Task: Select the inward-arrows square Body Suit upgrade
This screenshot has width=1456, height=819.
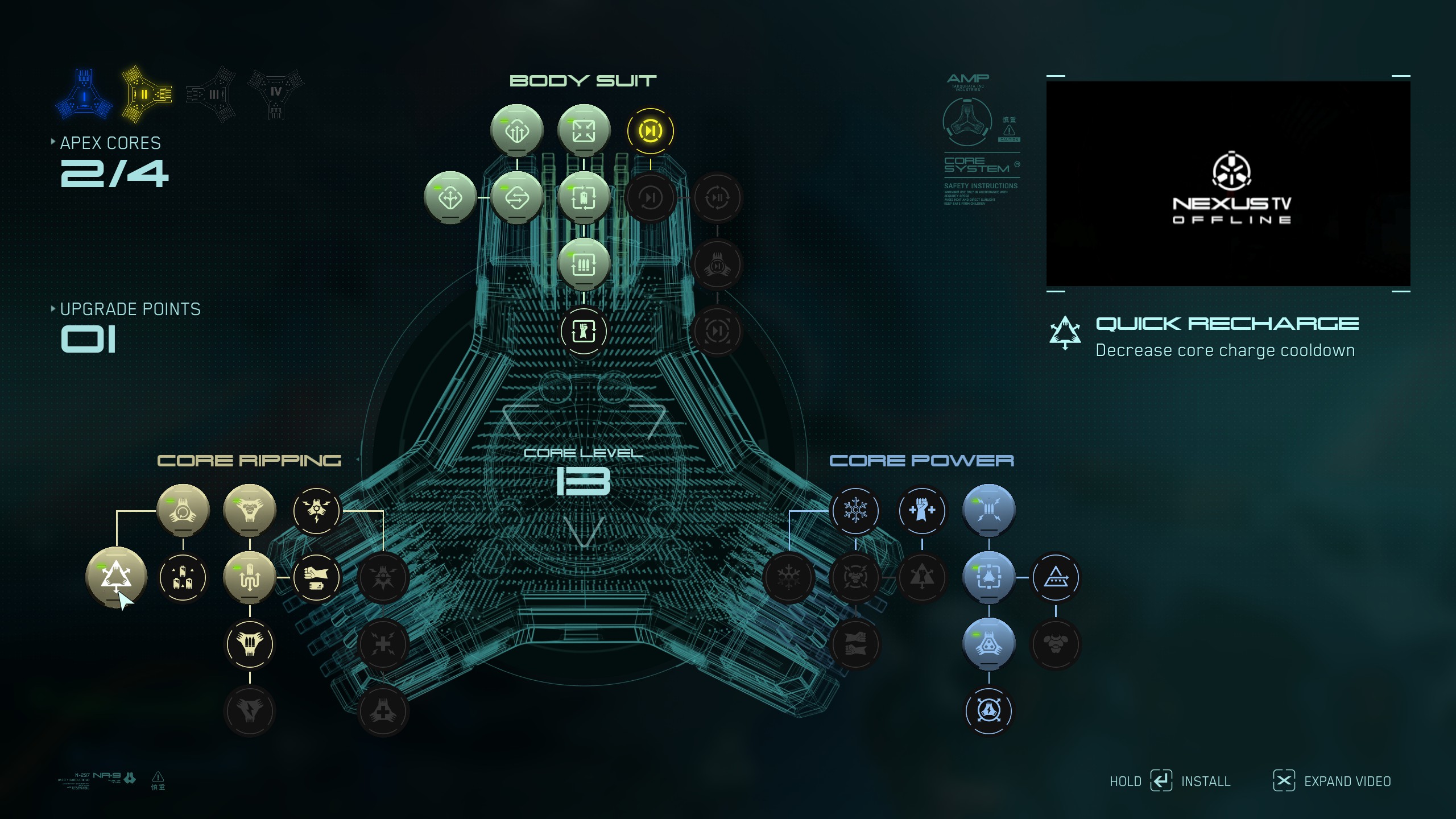Action: [584, 131]
